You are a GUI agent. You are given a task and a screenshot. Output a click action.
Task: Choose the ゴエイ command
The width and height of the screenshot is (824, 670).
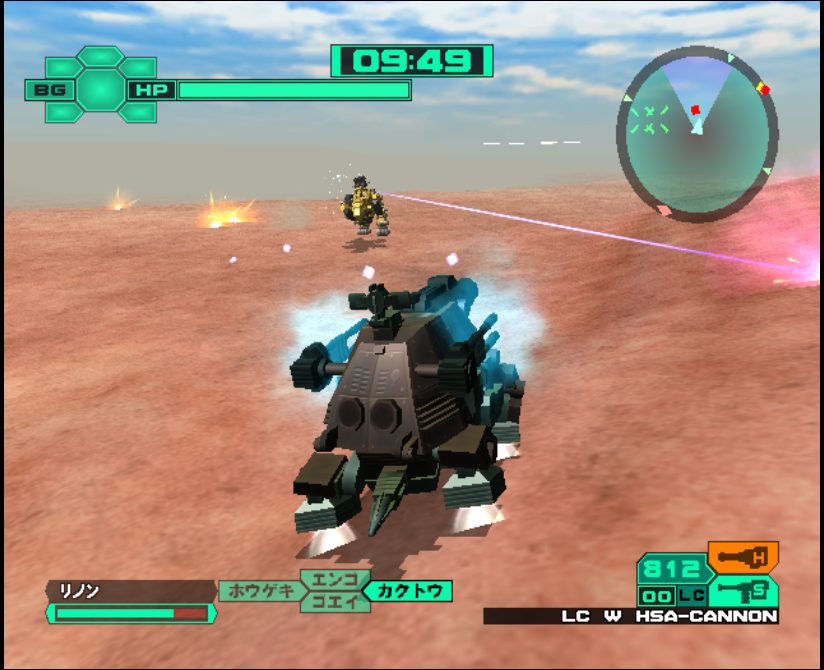(x=327, y=601)
